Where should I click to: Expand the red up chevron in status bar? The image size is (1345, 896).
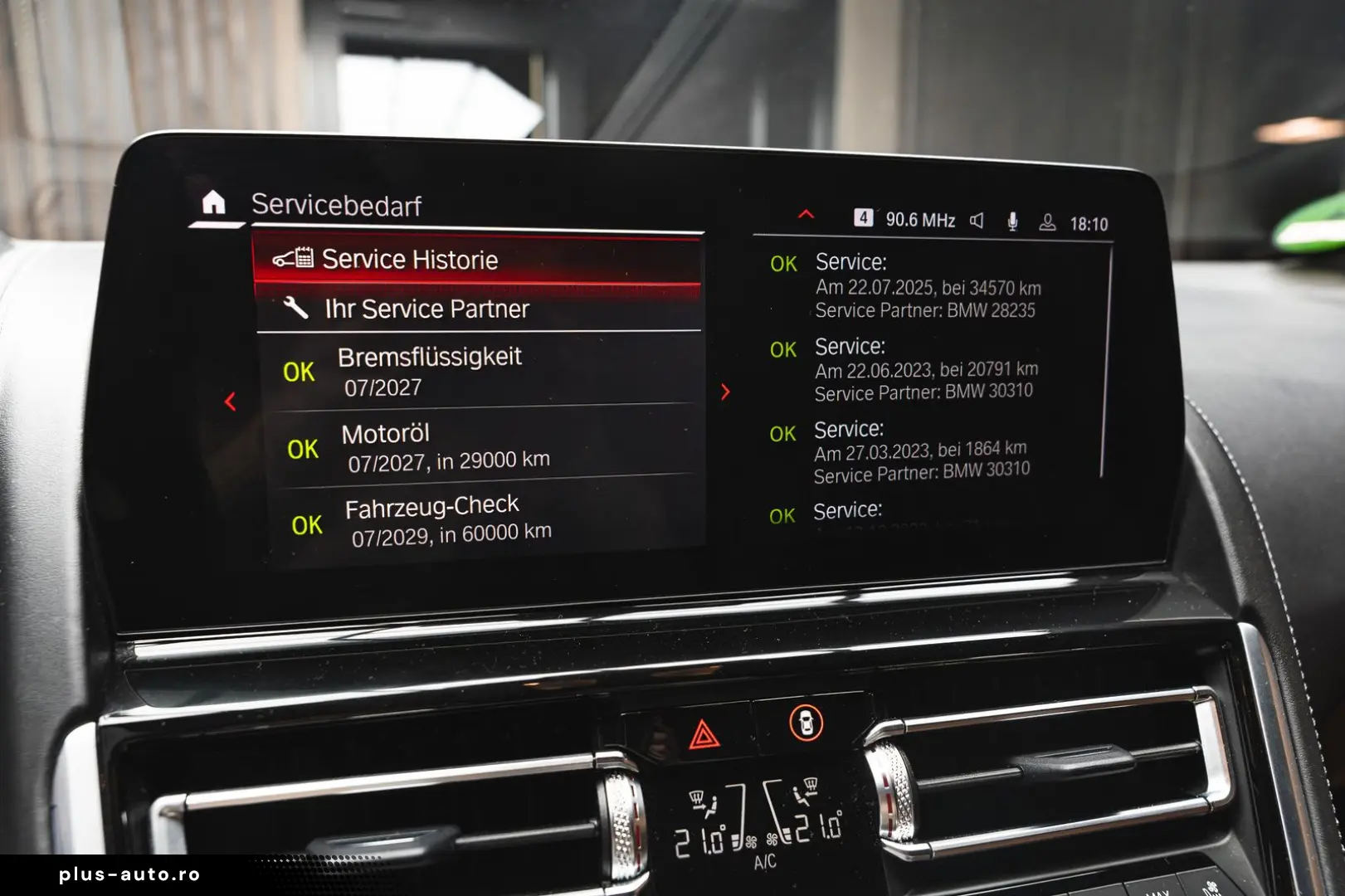pos(806,215)
